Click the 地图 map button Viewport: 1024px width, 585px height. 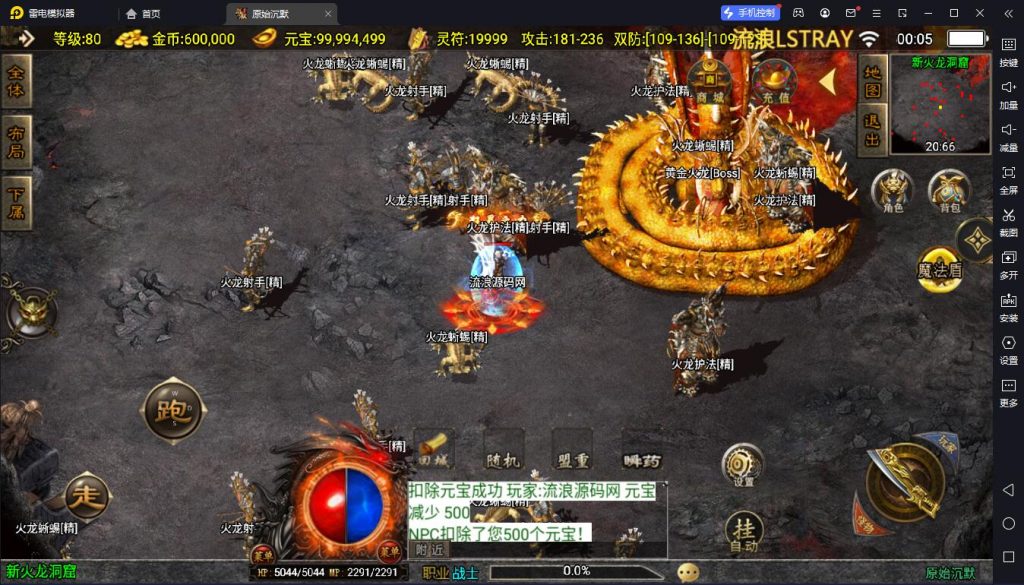click(x=873, y=81)
